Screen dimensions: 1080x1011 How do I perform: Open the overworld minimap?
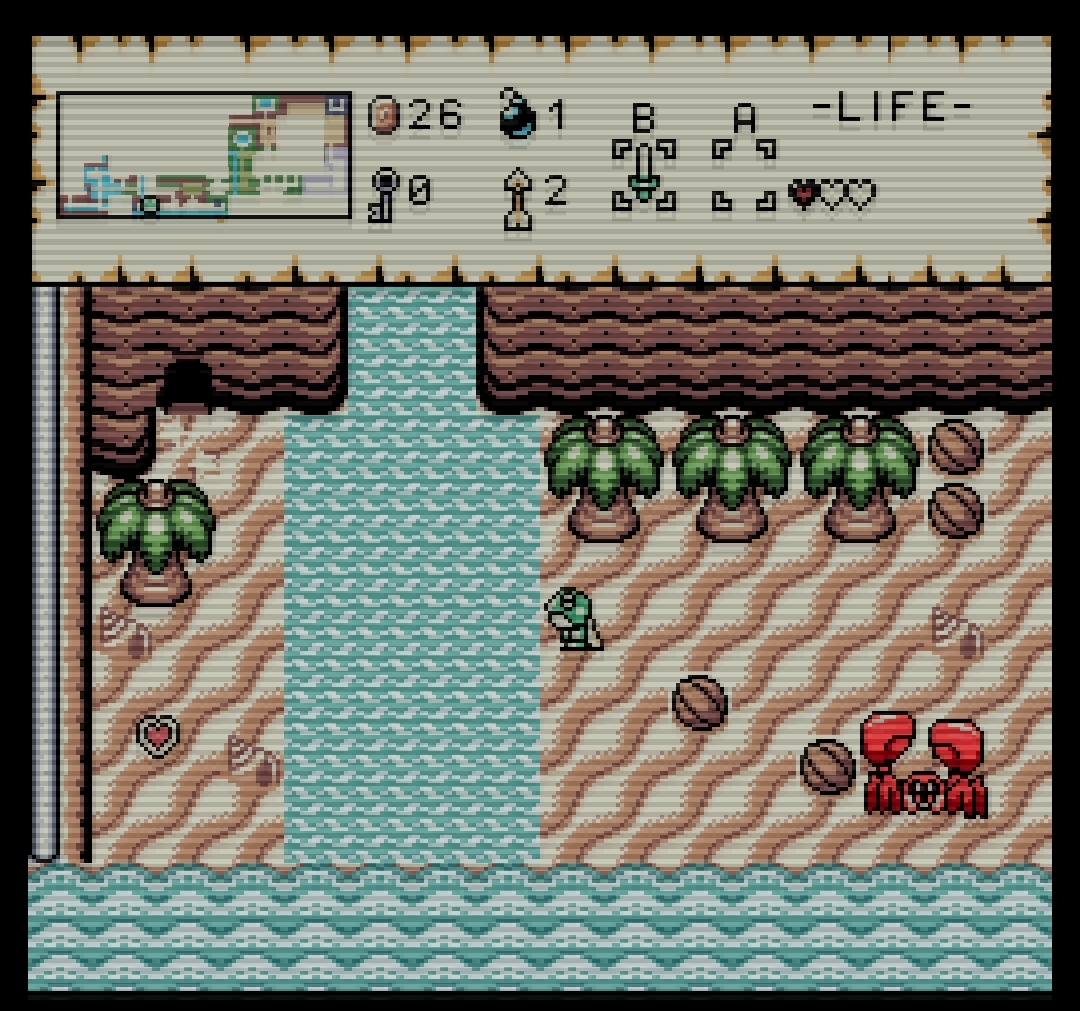pos(204,155)
